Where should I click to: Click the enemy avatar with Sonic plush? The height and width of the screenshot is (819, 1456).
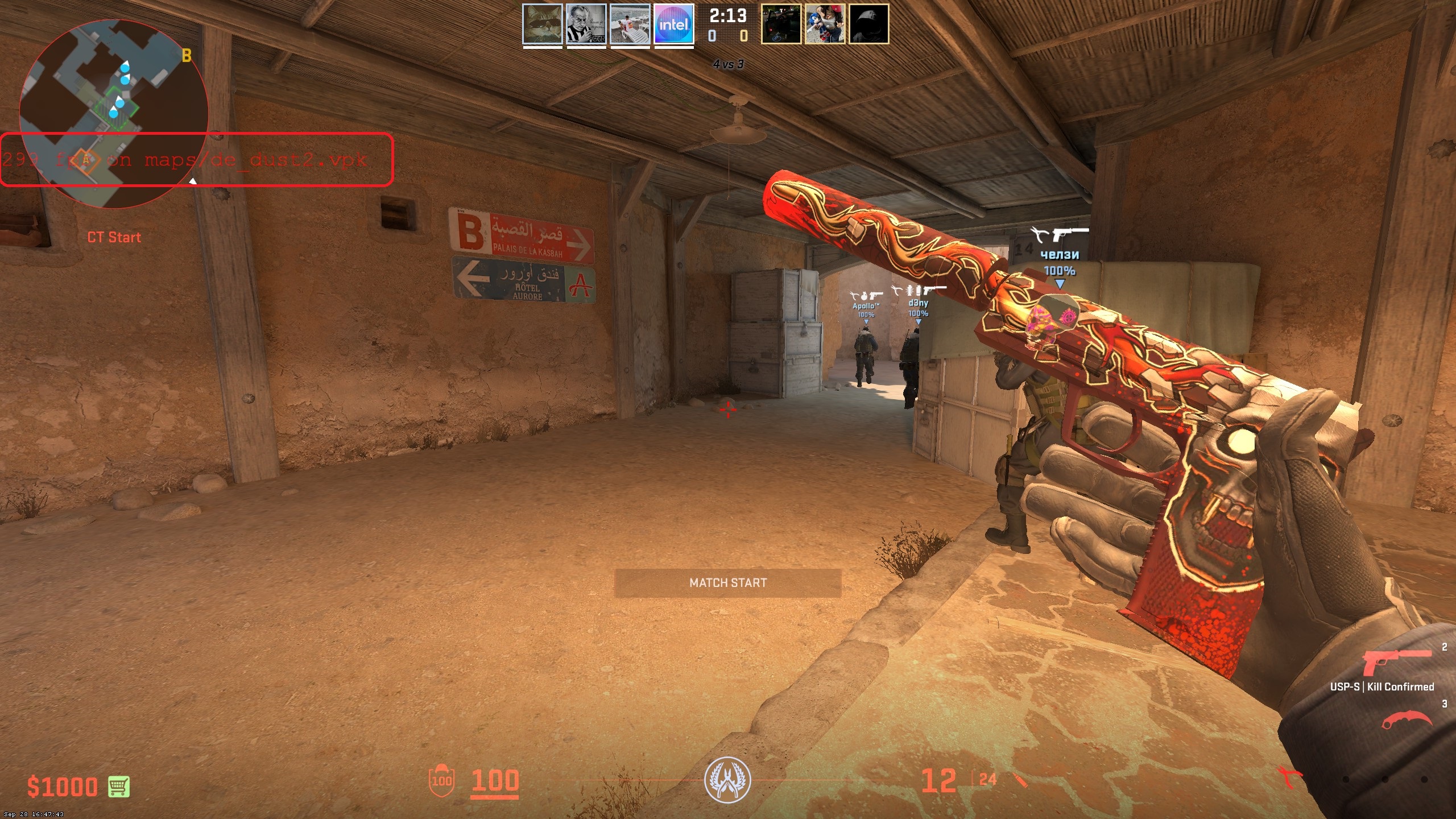[825, 24]
